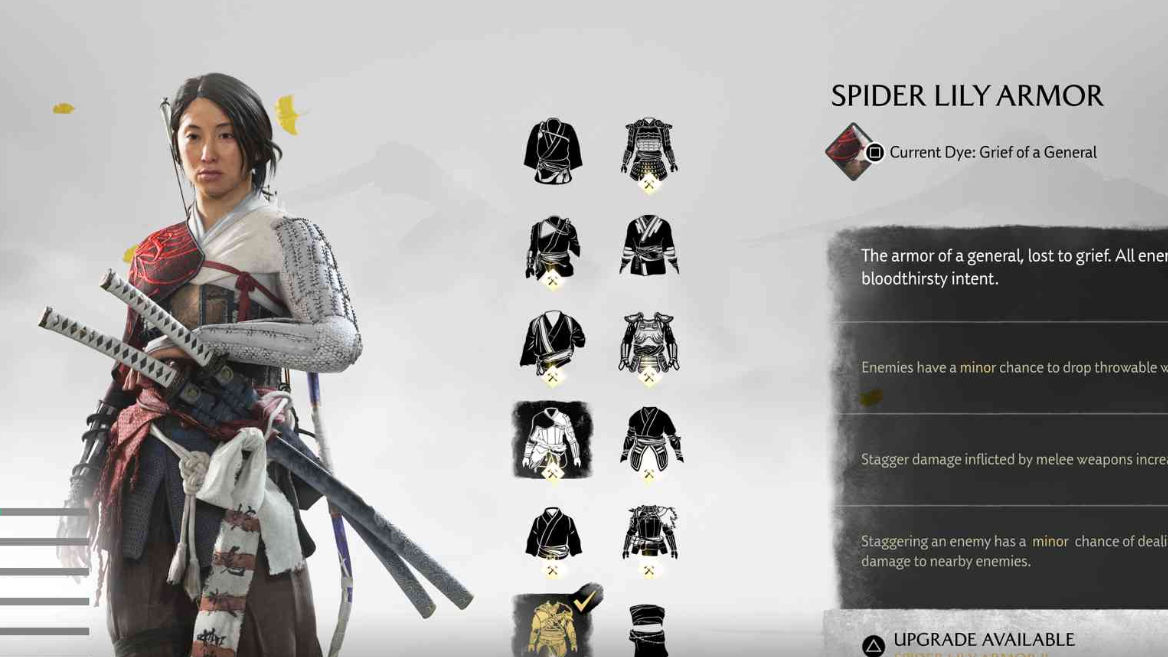This screenshot has width=1168, height=657.
Task: Choose the gold equipped armor with checkmark
Action: [553, 625]
